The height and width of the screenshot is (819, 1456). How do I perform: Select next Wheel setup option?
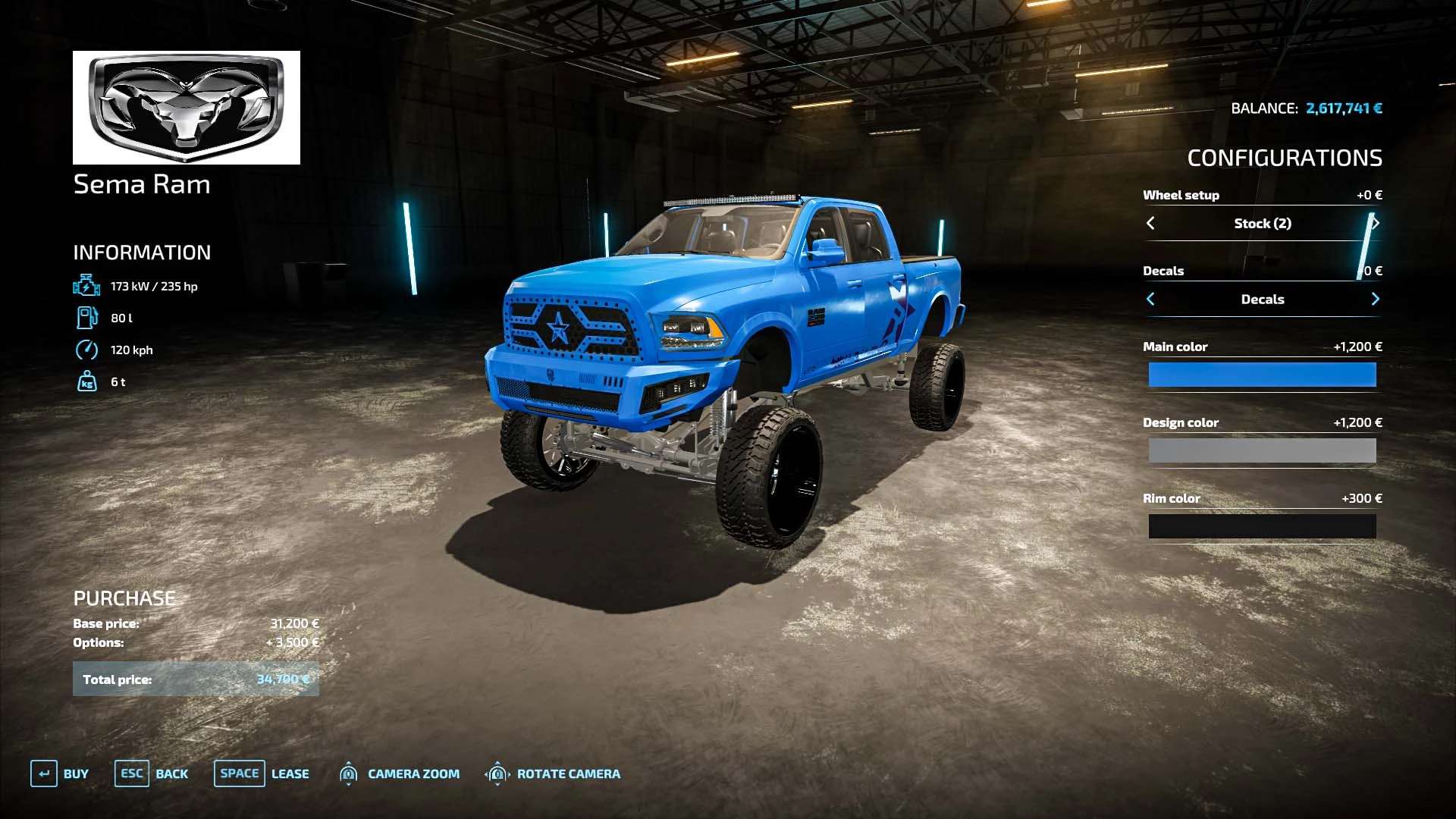[1375, 223]
